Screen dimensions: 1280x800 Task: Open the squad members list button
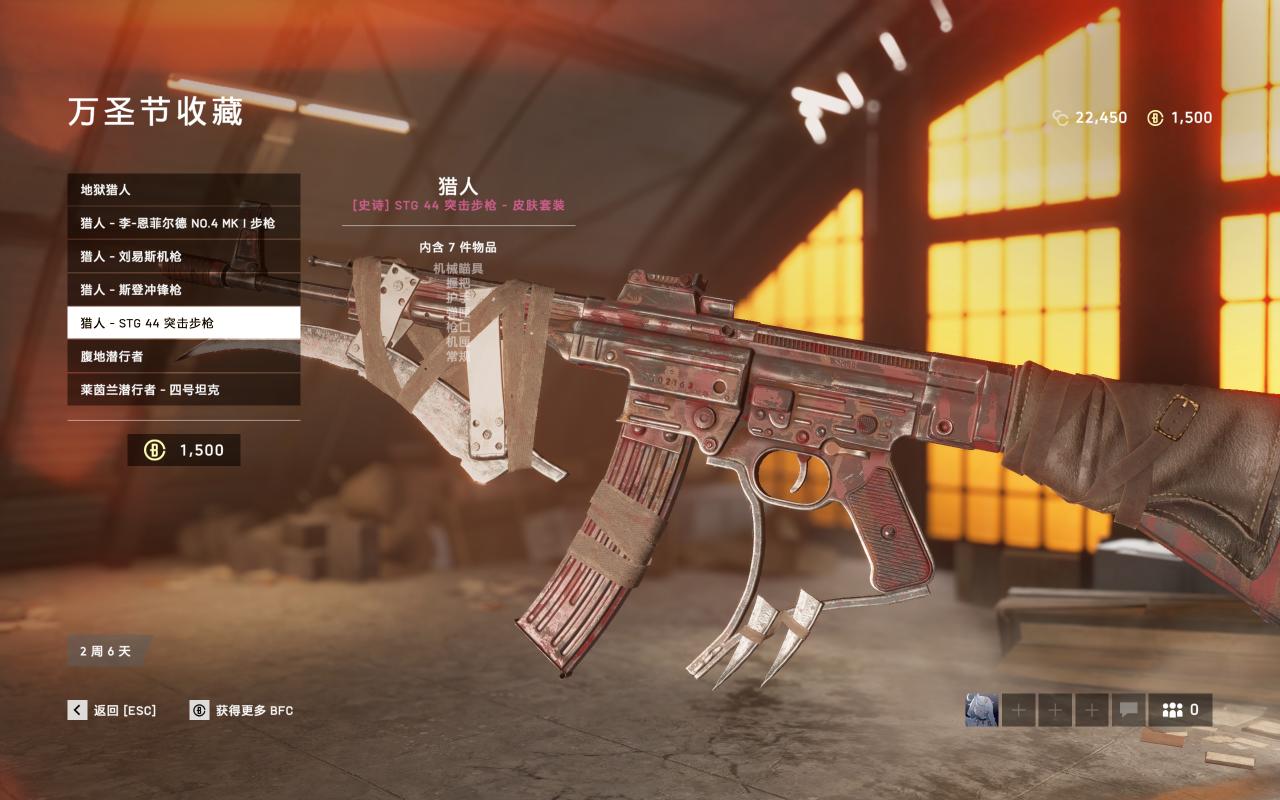tap(1180, 710)
